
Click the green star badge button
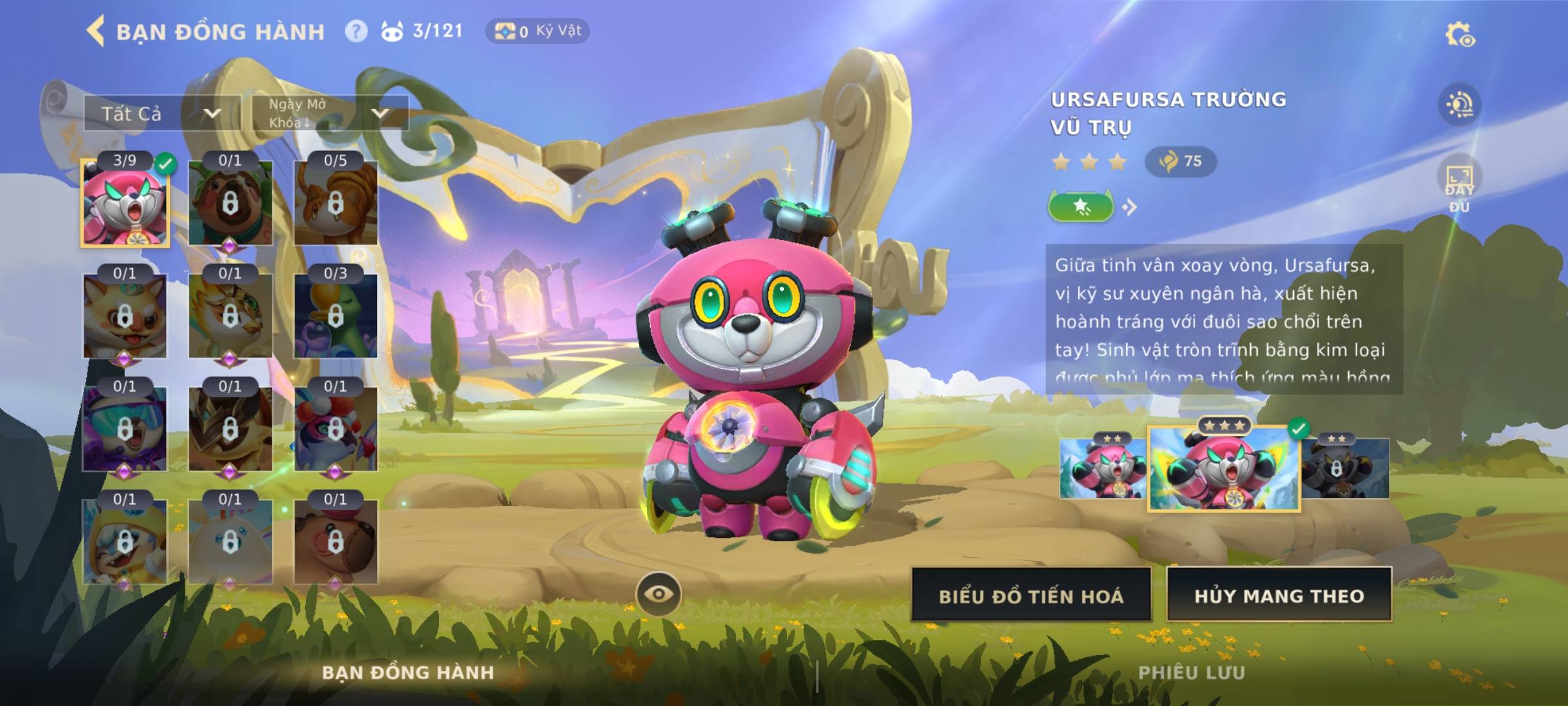1081,207
